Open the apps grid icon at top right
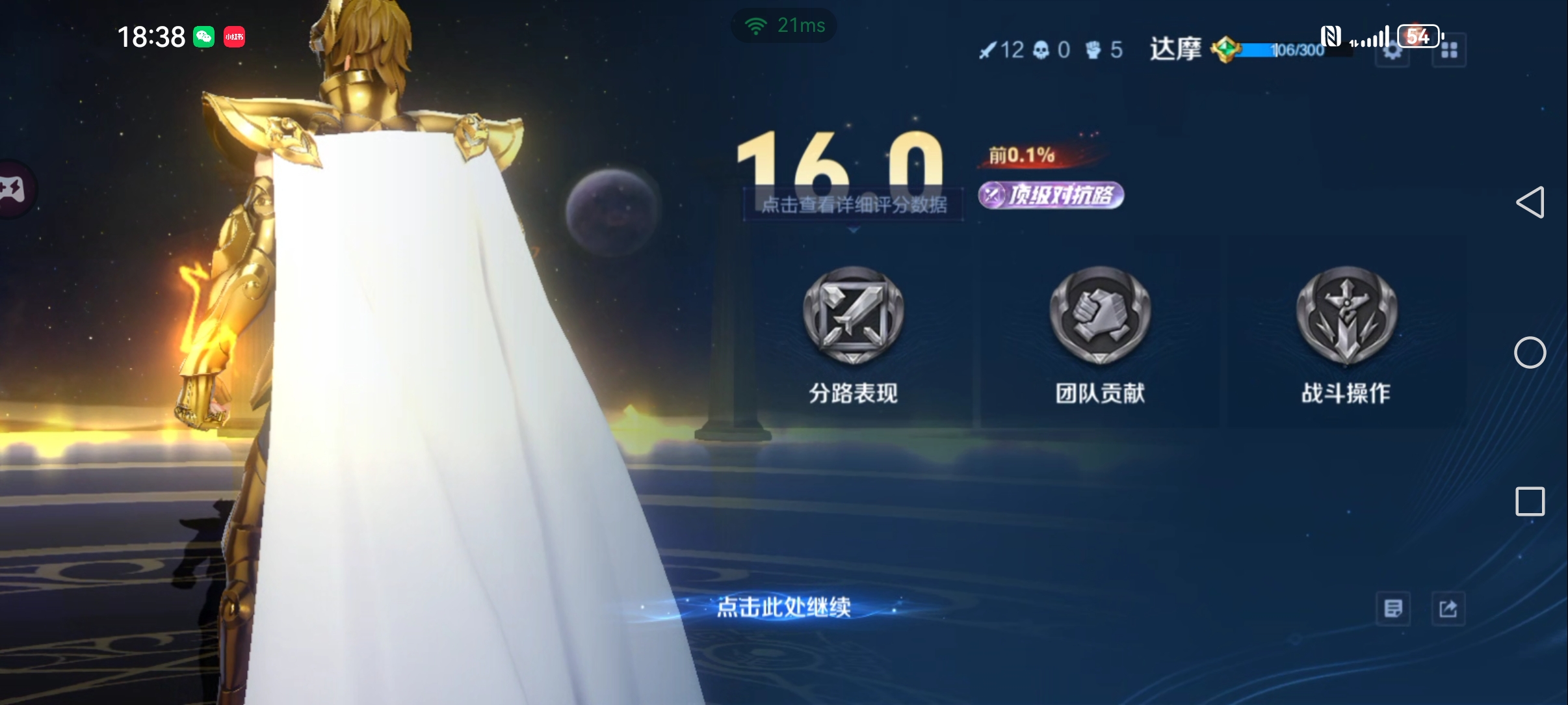Image resolution: width=1568 pixels, height=705 pixels. tap(1450, 50)
